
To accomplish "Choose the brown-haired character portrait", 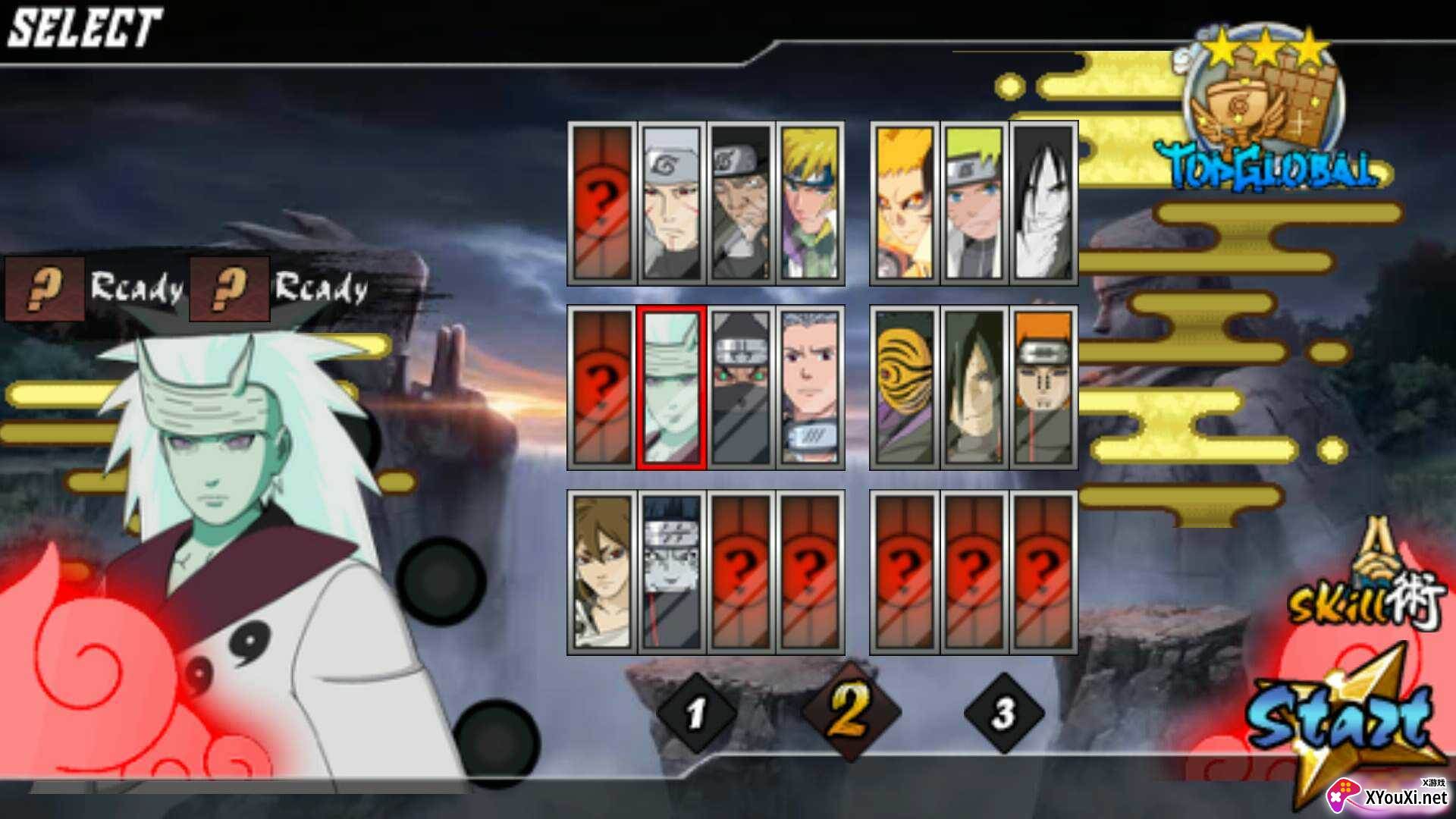I will (602, 573).
